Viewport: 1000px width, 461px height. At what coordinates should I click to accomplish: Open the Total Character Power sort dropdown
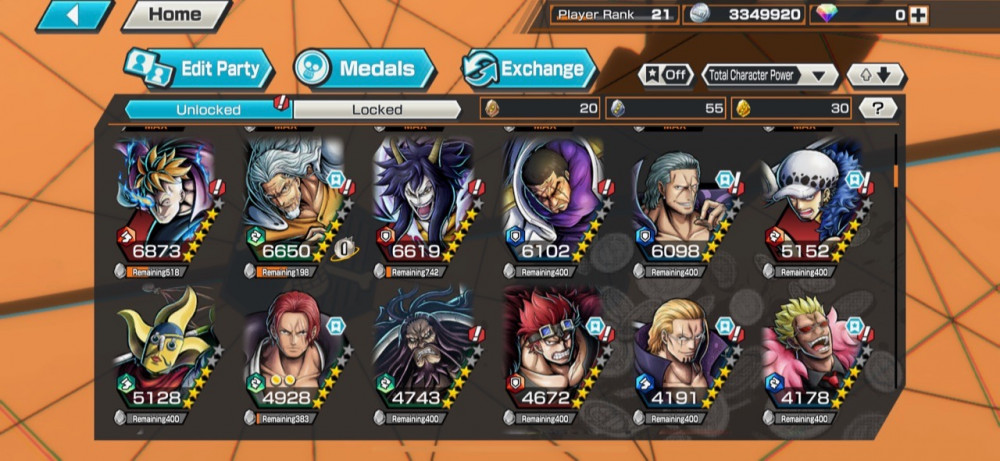(770, 75)
